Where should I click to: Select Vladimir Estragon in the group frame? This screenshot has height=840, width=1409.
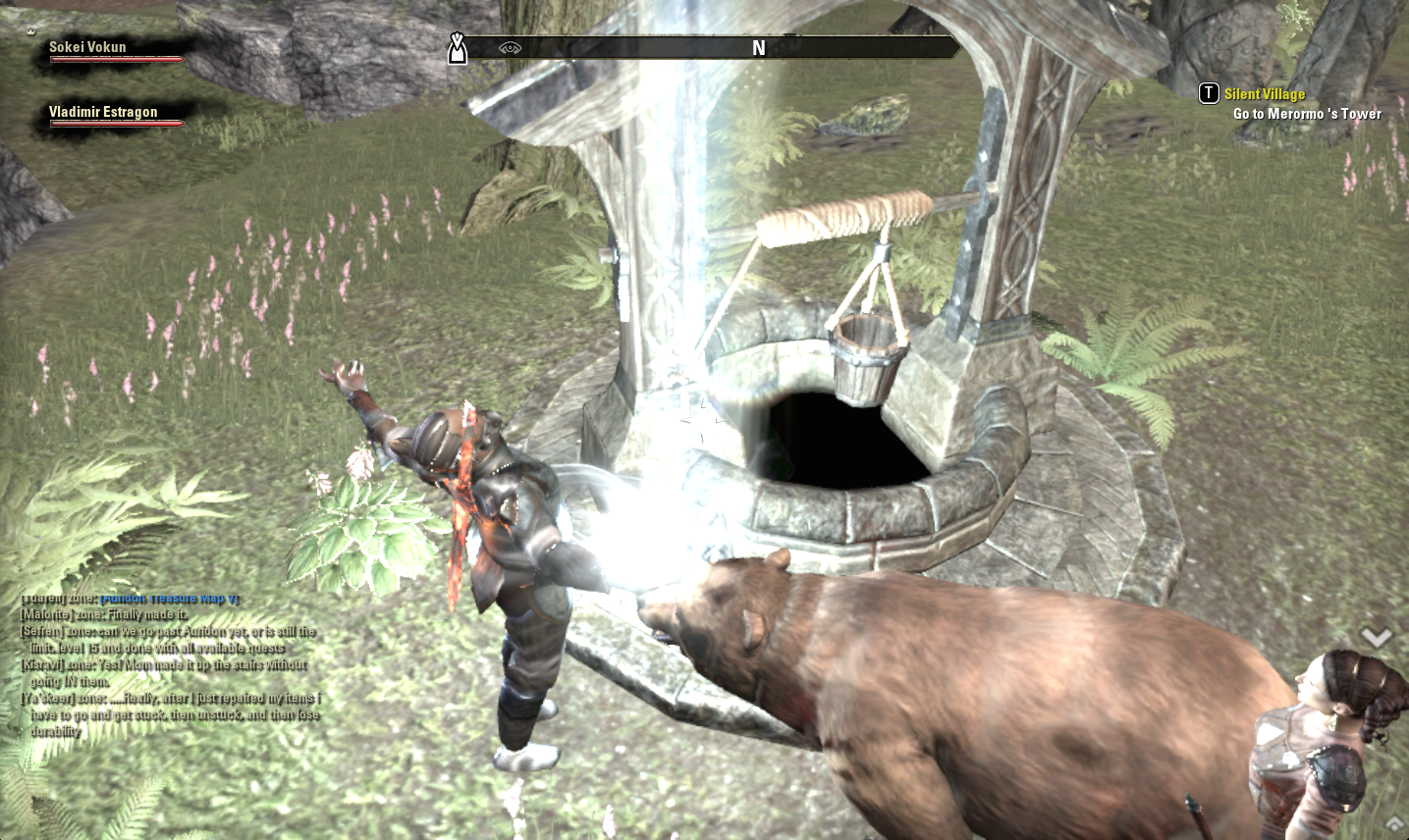click(103, 112)
